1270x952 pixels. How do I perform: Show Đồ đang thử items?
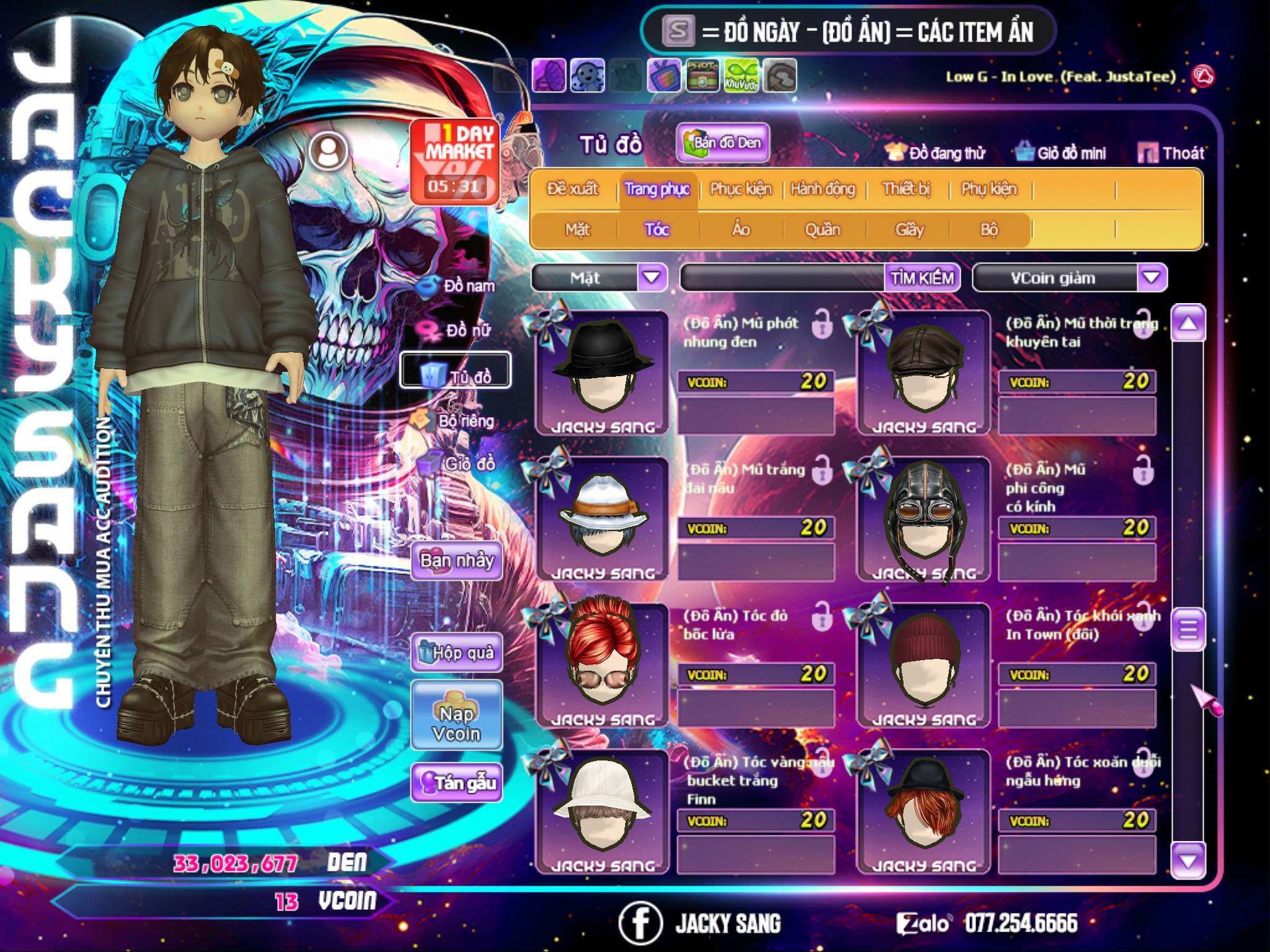(x=935, y=153)
